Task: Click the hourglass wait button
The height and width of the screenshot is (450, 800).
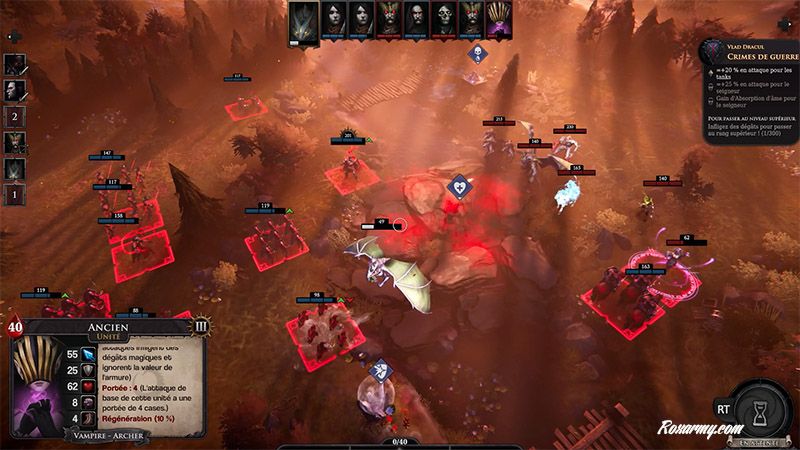Action: point(761,411)
